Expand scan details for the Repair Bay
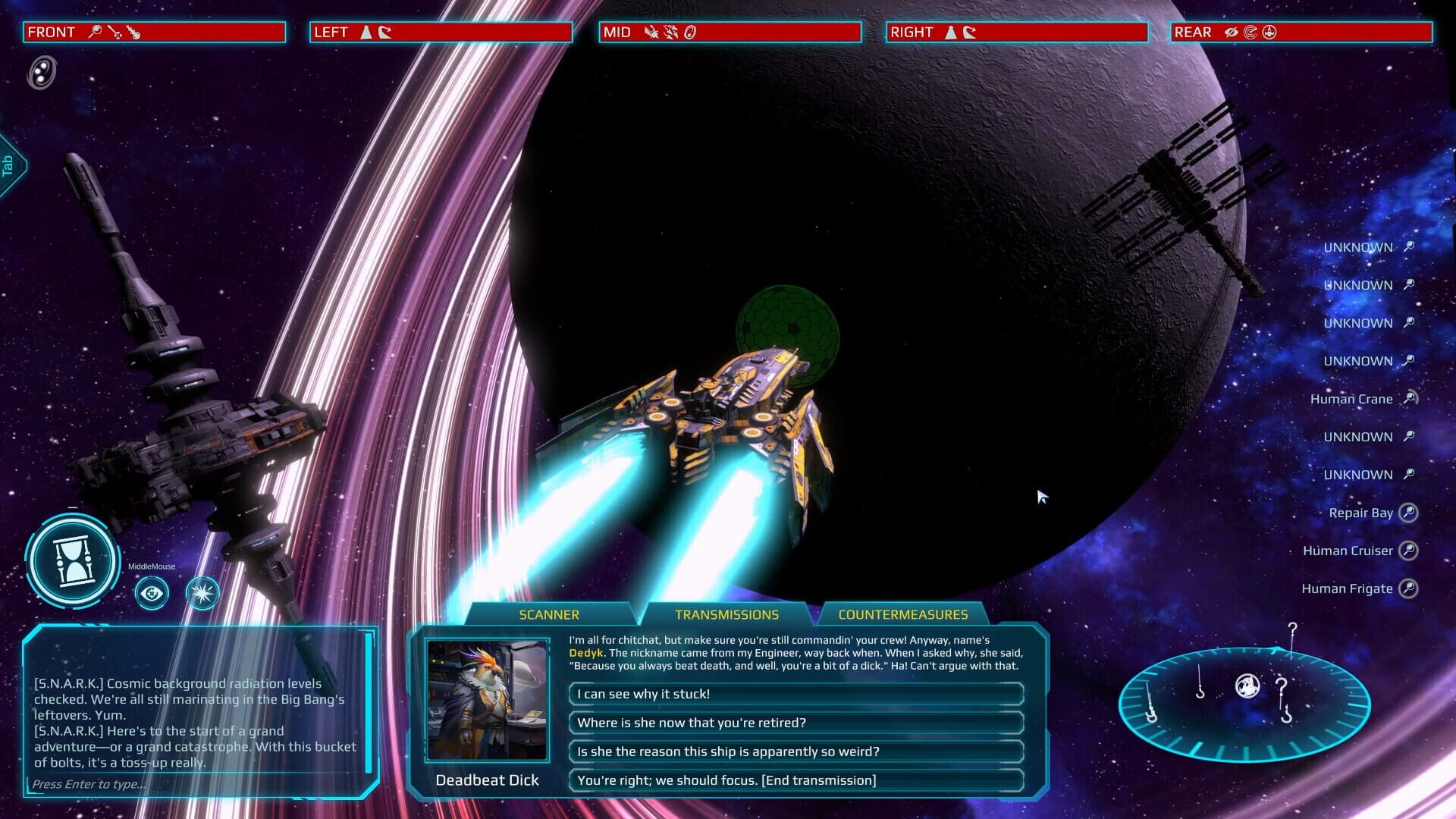Image resolution: width=1456 pixels, height=819 pixels. coord(1408,513)
